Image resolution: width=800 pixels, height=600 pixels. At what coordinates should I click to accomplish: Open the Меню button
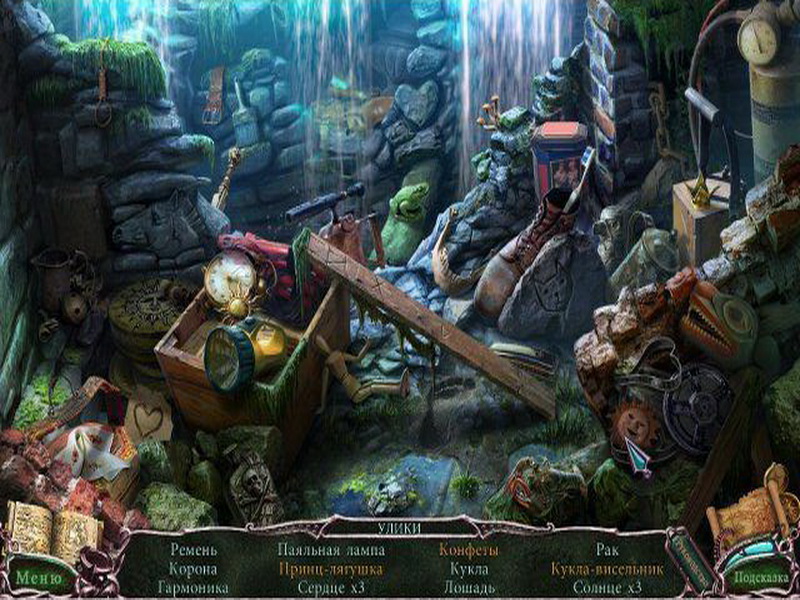coord(38,577)
